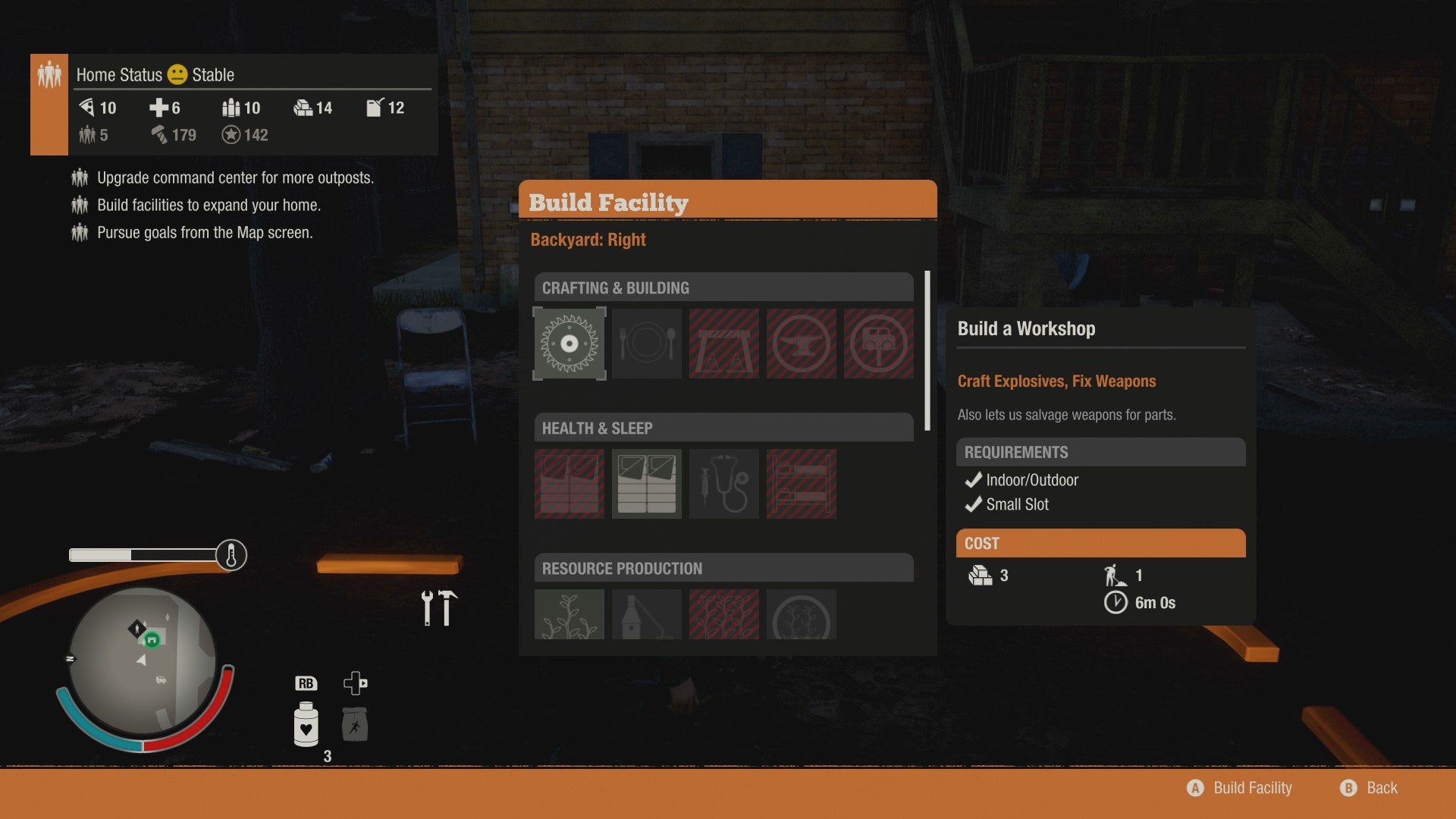Toggle the health pills quick-slot item

(x=306, y=724)
